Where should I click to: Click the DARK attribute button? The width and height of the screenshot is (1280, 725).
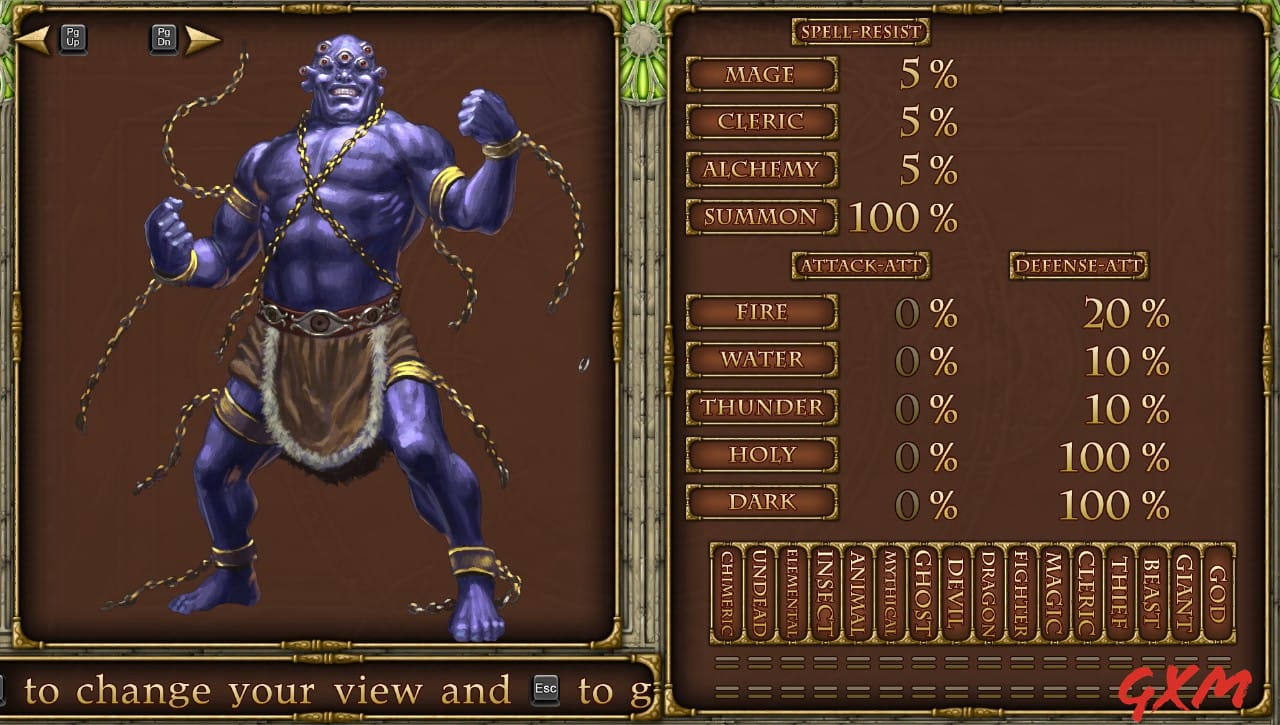point(762,503)
